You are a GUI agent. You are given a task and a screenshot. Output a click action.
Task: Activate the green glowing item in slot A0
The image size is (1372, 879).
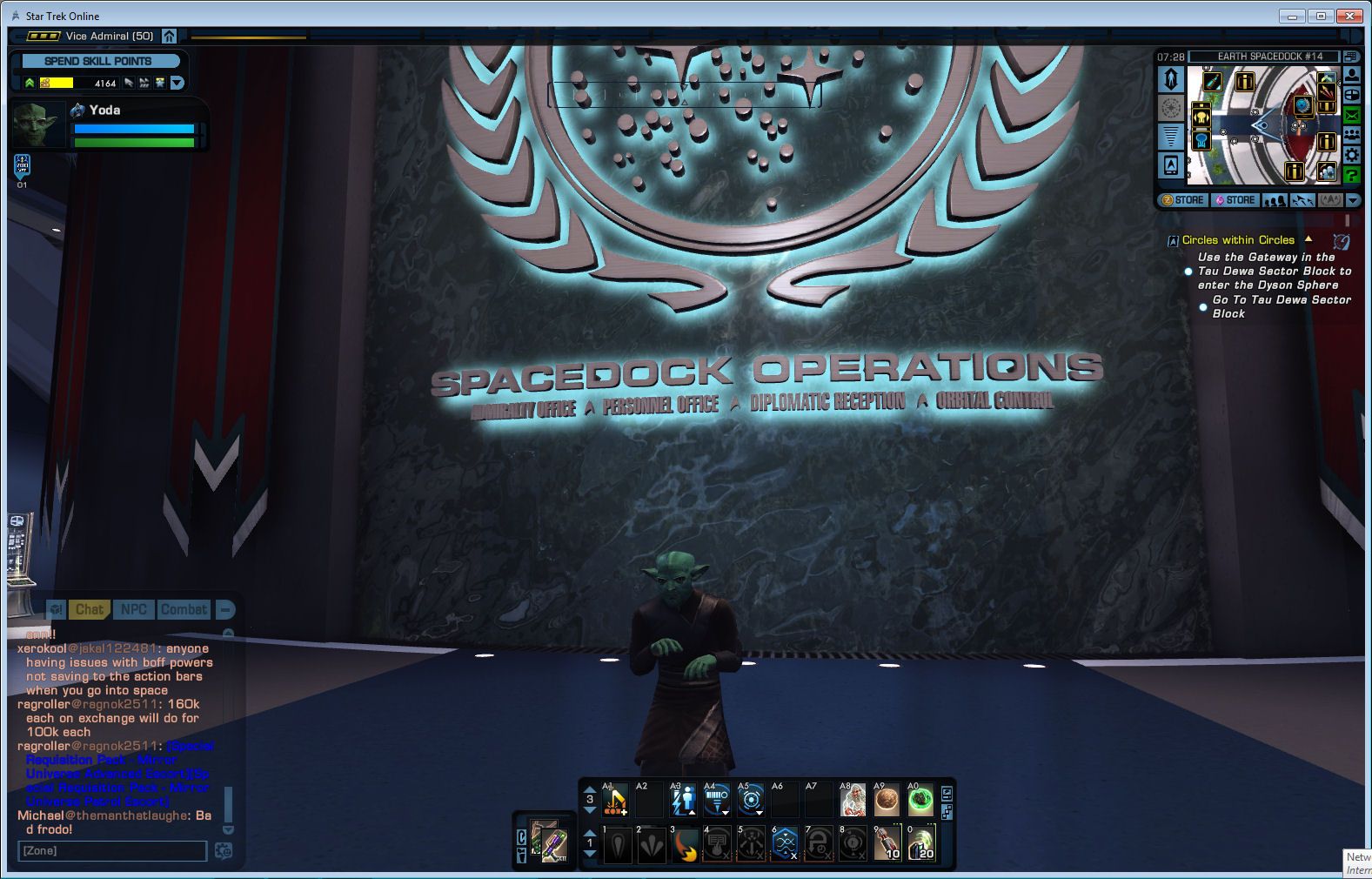[920, 800]
